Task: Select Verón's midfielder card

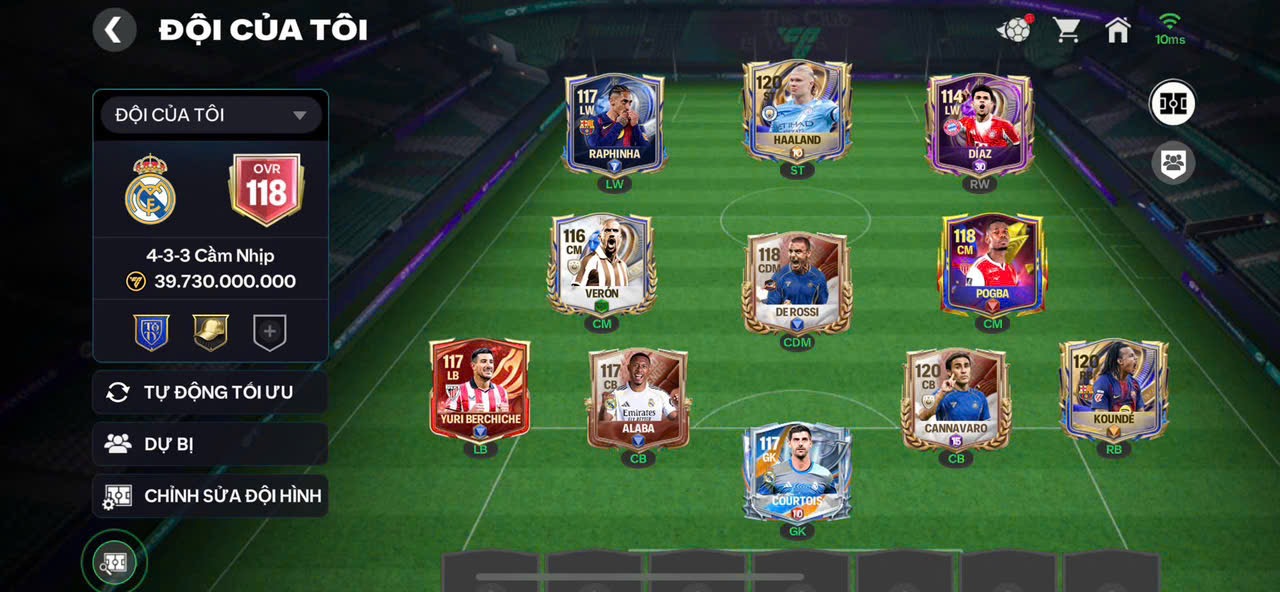Action: pos(601,264)
